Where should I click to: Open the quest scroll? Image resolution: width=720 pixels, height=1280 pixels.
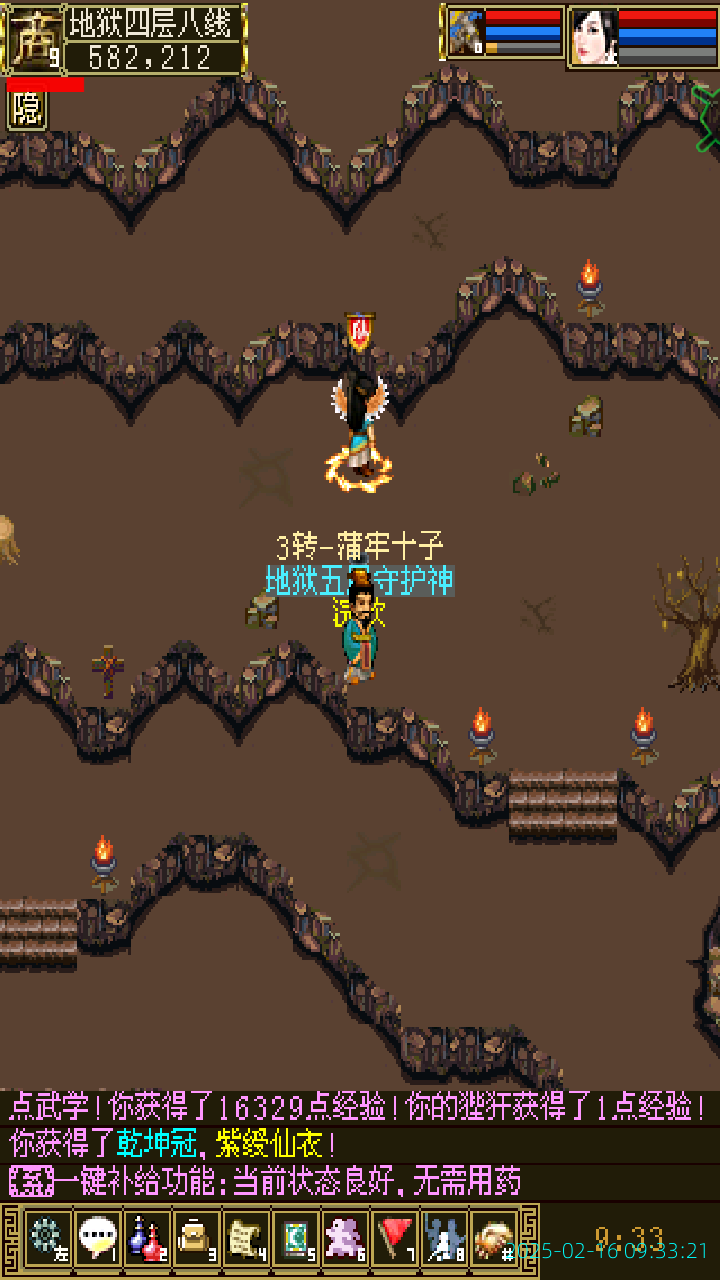[245, 1239]
